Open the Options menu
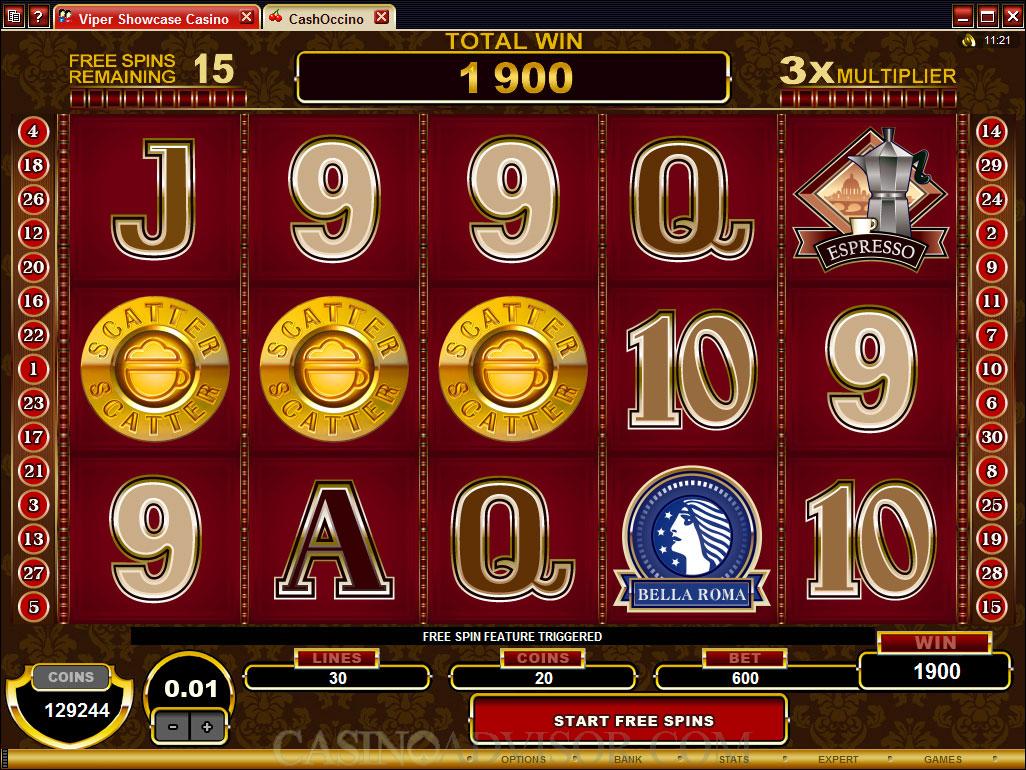Image resolution: width=1026 pixels, height=770 pixels. point(523,760)
